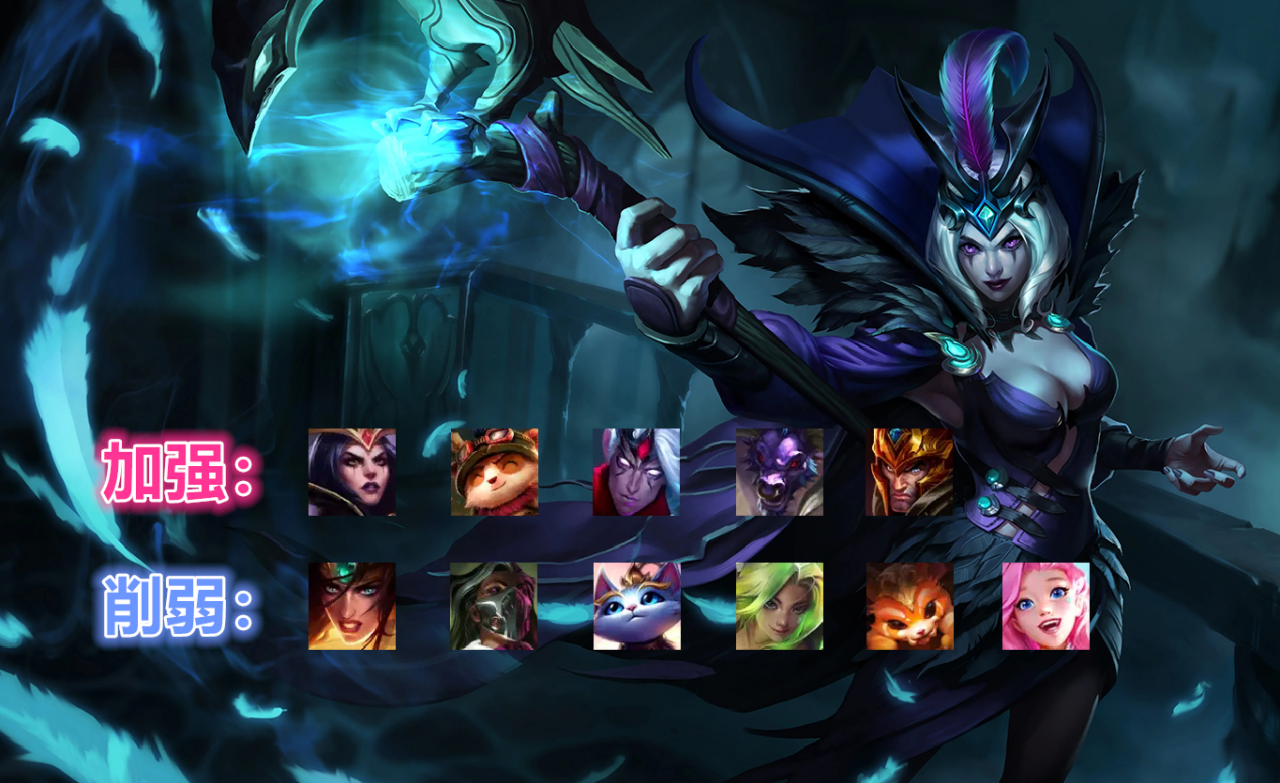Select the Jarvan IV golden helmet portrait
The width and height of the screenshot is (1280, 783).
point(909,472)
